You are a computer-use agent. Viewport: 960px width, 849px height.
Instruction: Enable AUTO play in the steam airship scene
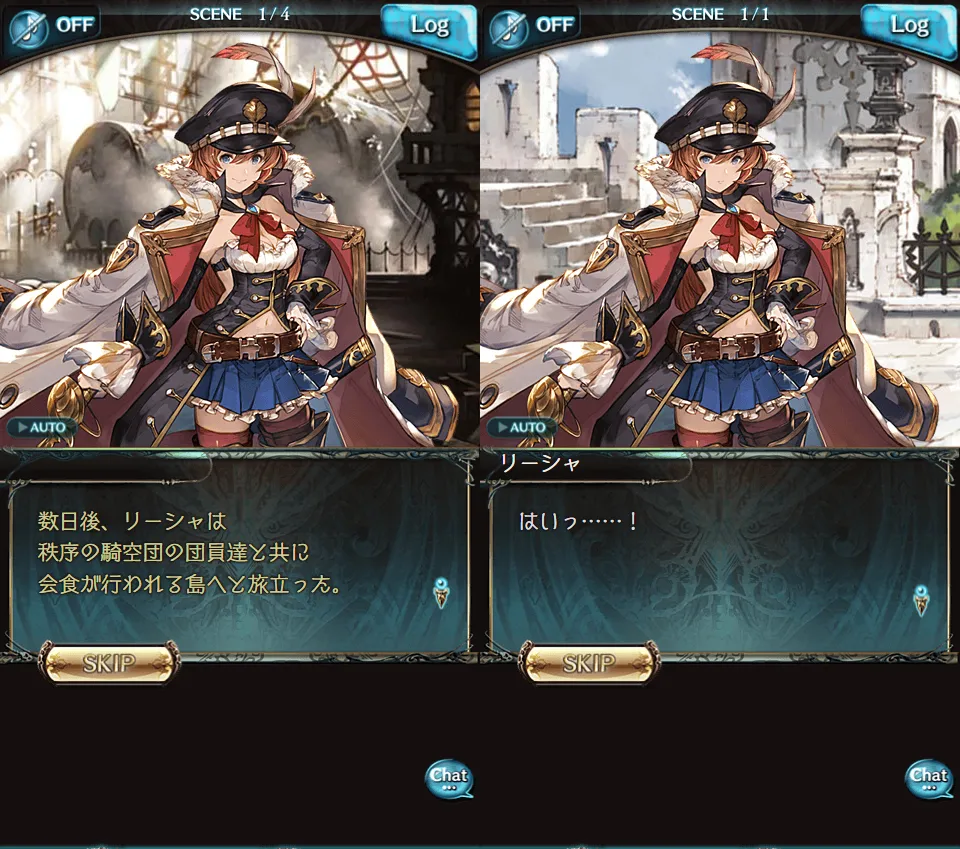43,427
